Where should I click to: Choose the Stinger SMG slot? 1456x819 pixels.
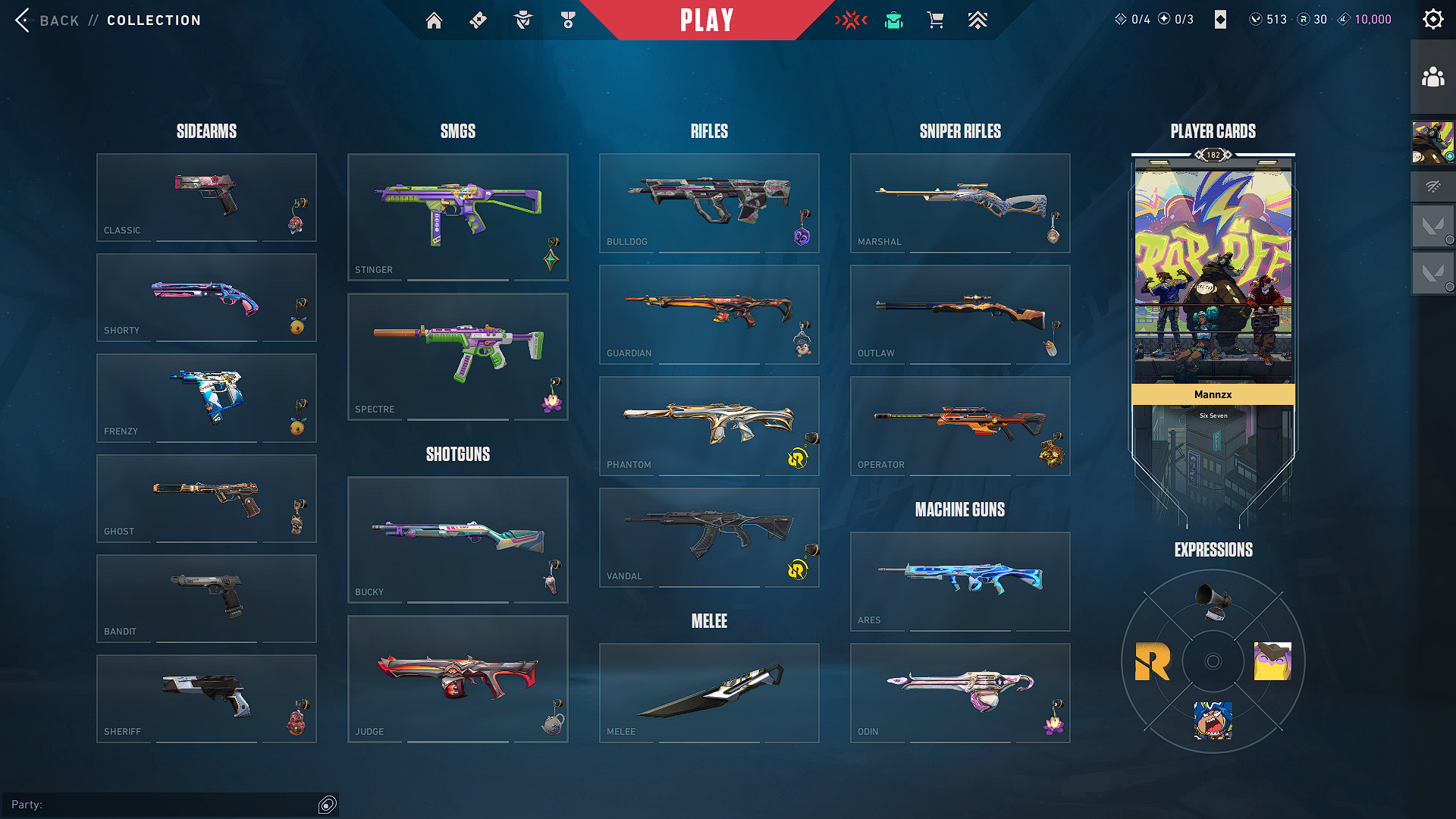pyautogui.click(x=457, y=217)
